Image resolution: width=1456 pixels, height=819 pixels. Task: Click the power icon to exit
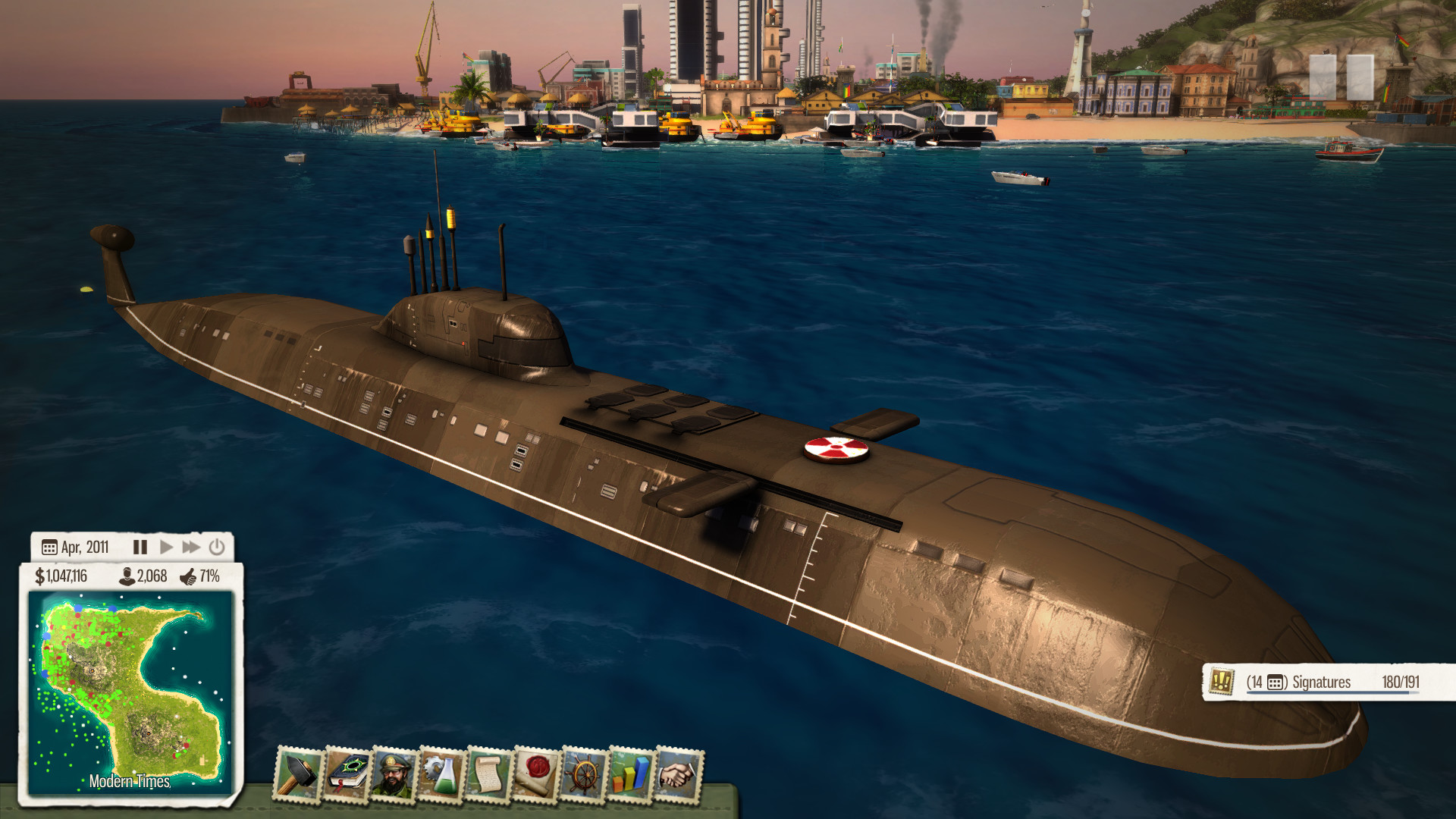[x=217, y=547]
